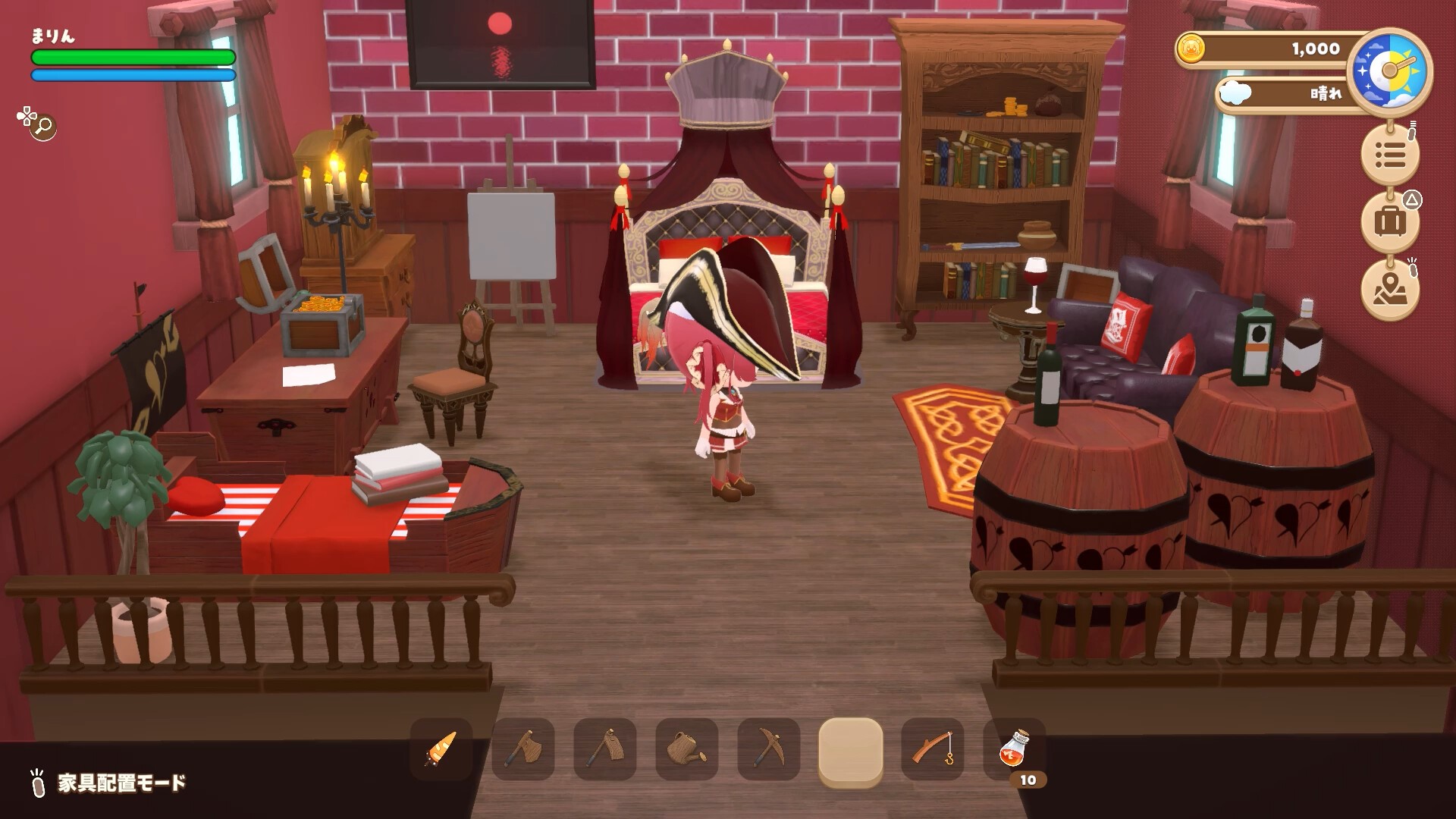Equip the pickaxe from the hotbar
The image size is (1456, 819).
pos(769,749)
